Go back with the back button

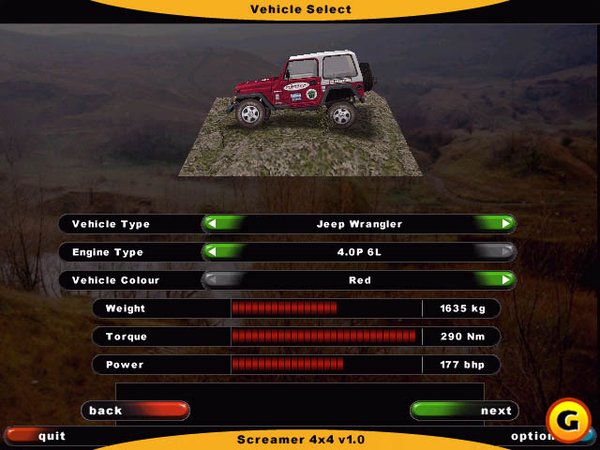coord(135,410)
